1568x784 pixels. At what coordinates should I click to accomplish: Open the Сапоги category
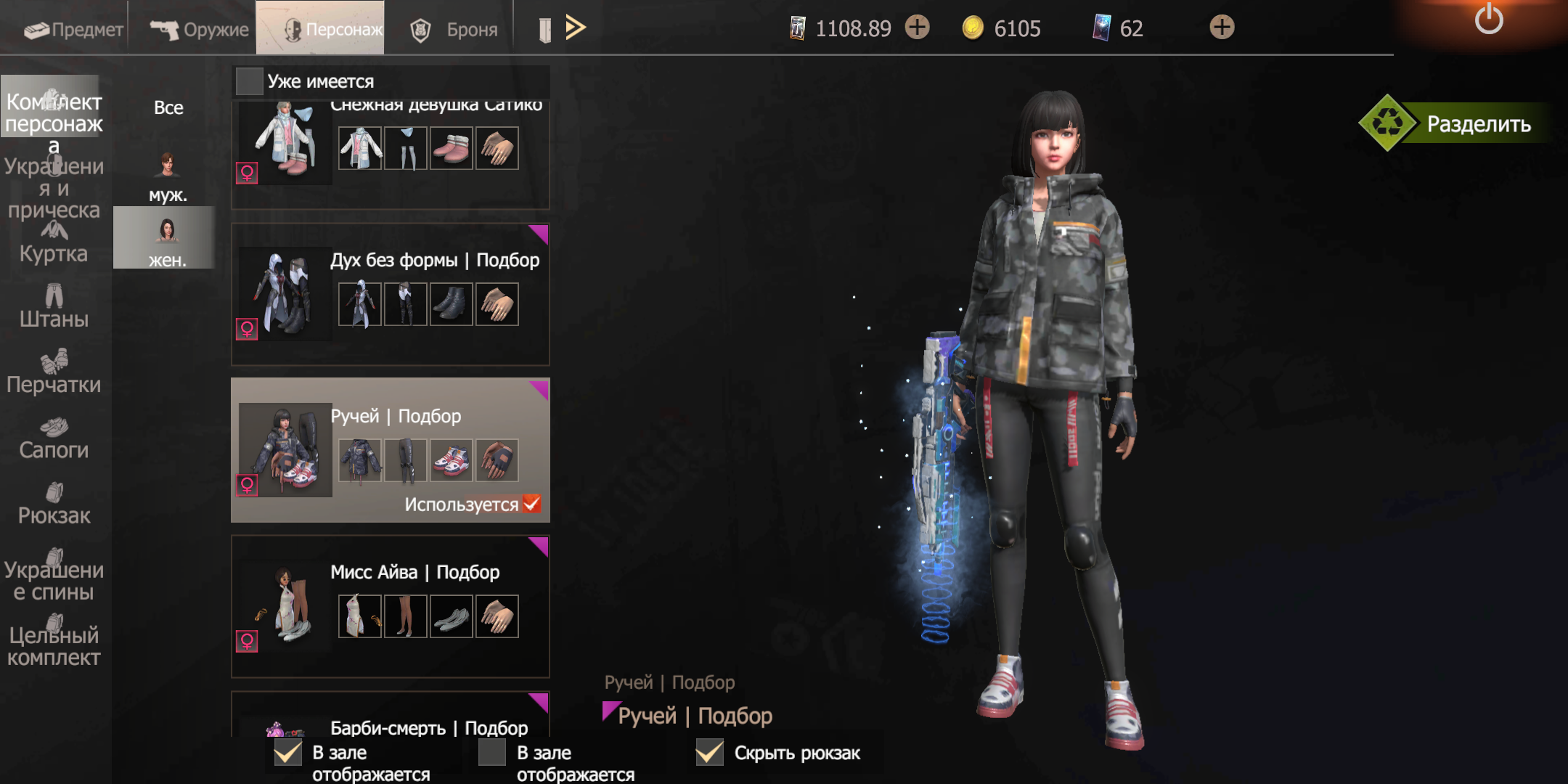tap(54, 438)
